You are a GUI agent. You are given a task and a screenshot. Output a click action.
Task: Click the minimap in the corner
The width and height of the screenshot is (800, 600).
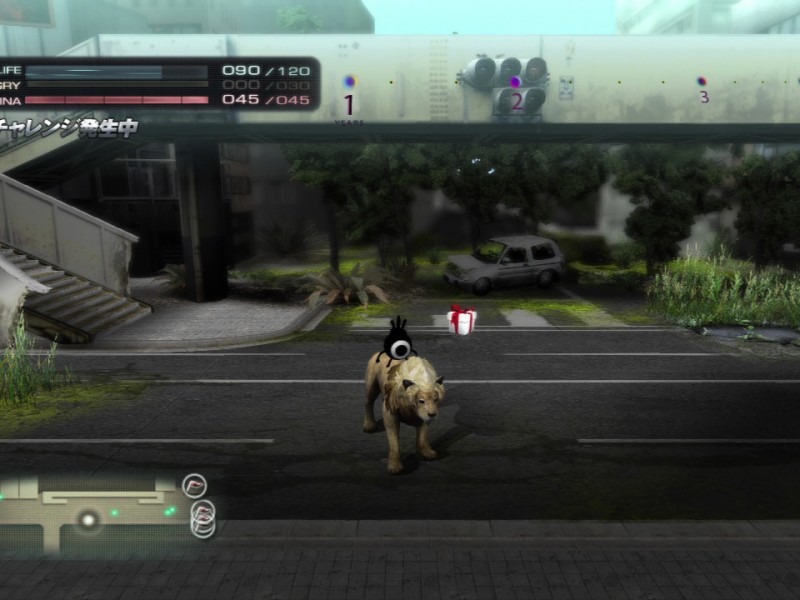tap(90, 514)
